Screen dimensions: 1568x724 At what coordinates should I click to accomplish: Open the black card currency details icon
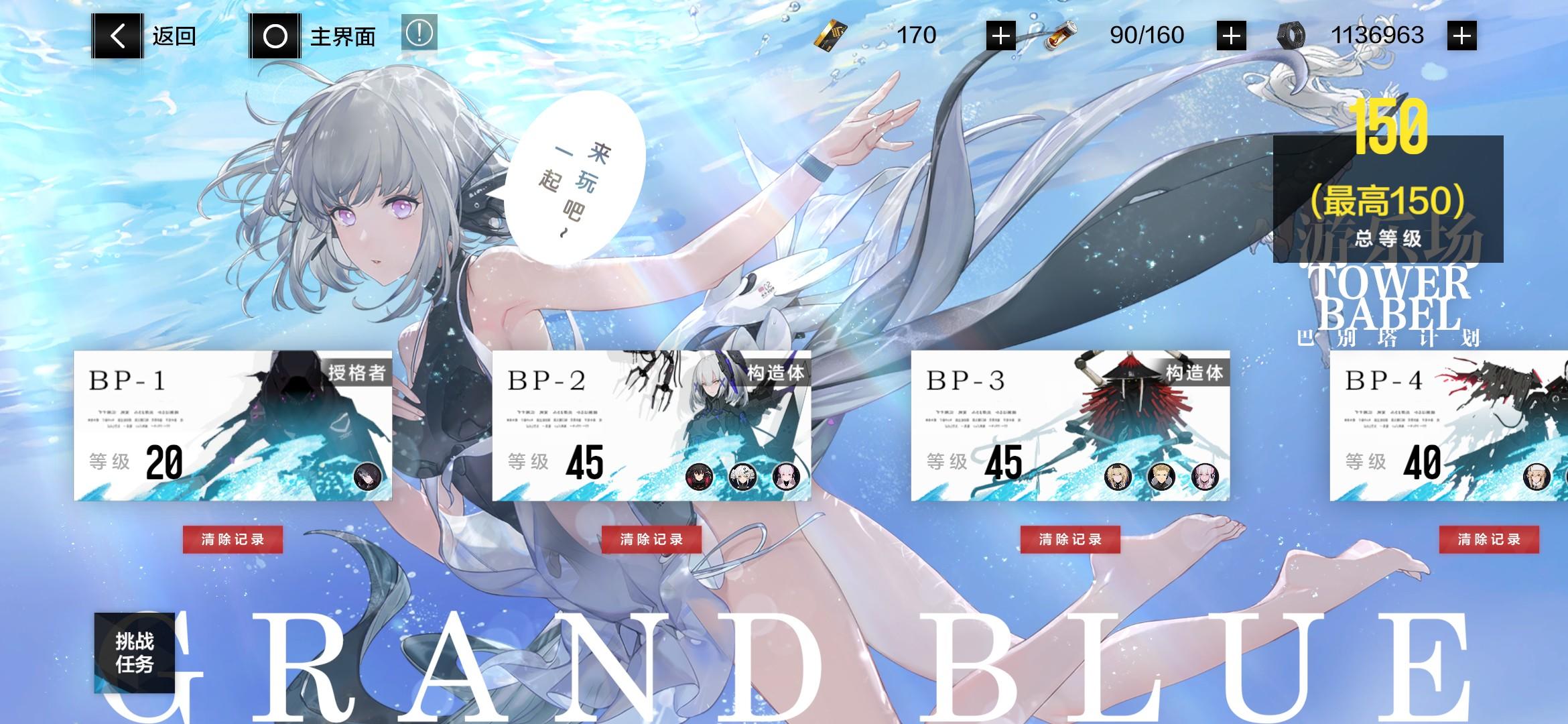click(x=831, y=36)
